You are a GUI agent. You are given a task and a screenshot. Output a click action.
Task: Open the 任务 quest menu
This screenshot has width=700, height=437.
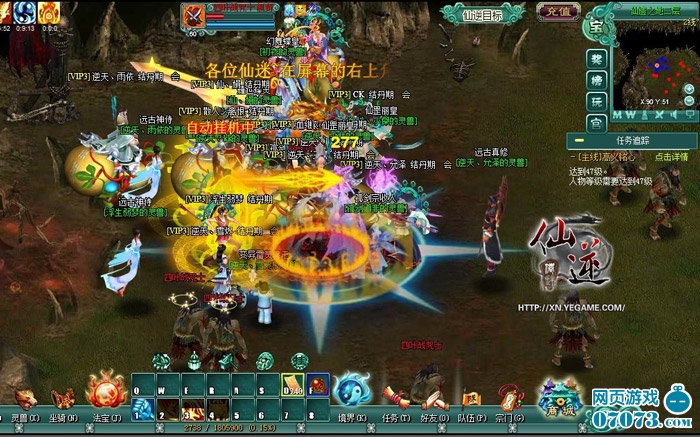tap(398, 404)
